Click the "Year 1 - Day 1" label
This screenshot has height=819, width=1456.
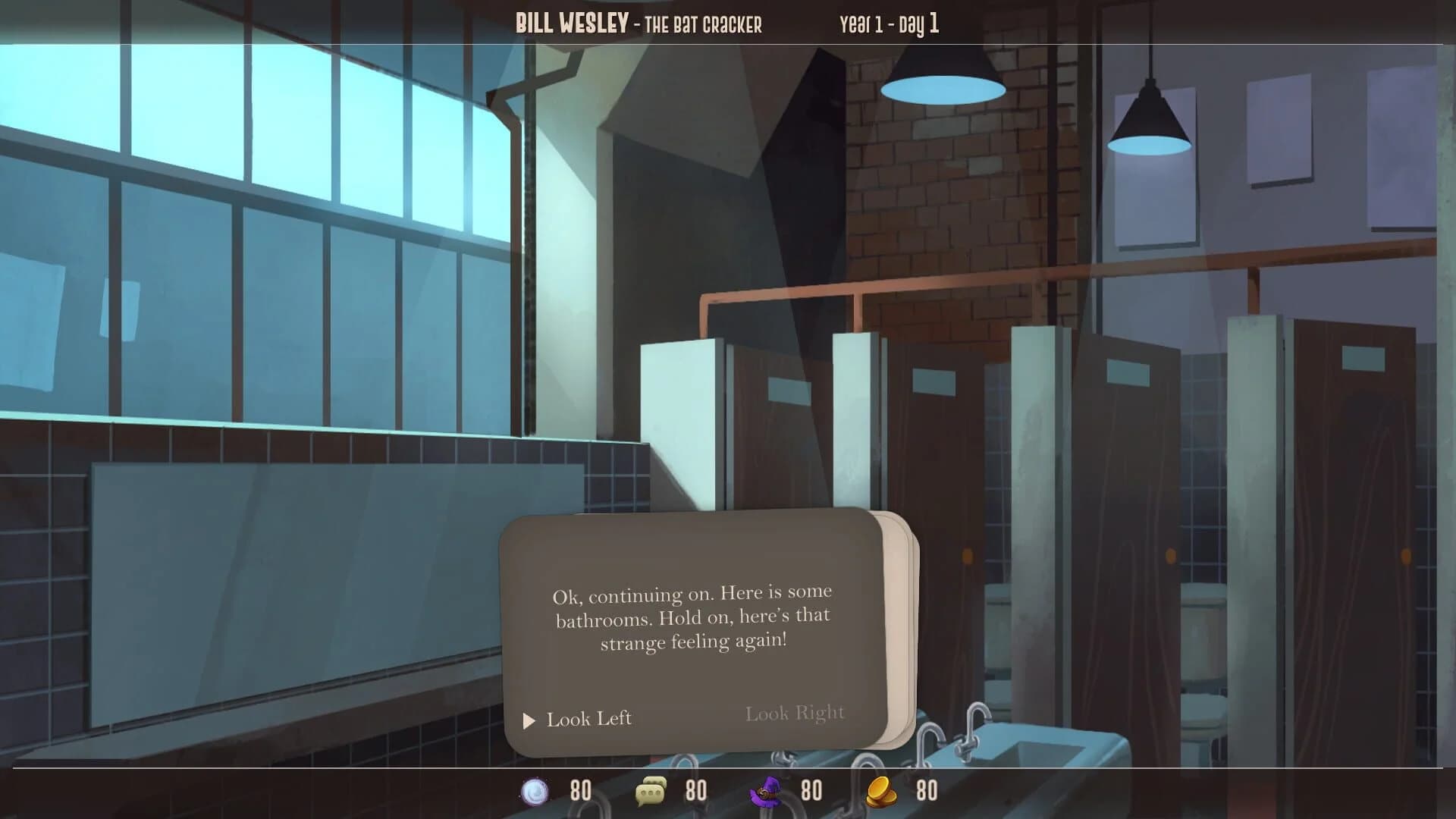pyautogui.click(x=887, y=23)
